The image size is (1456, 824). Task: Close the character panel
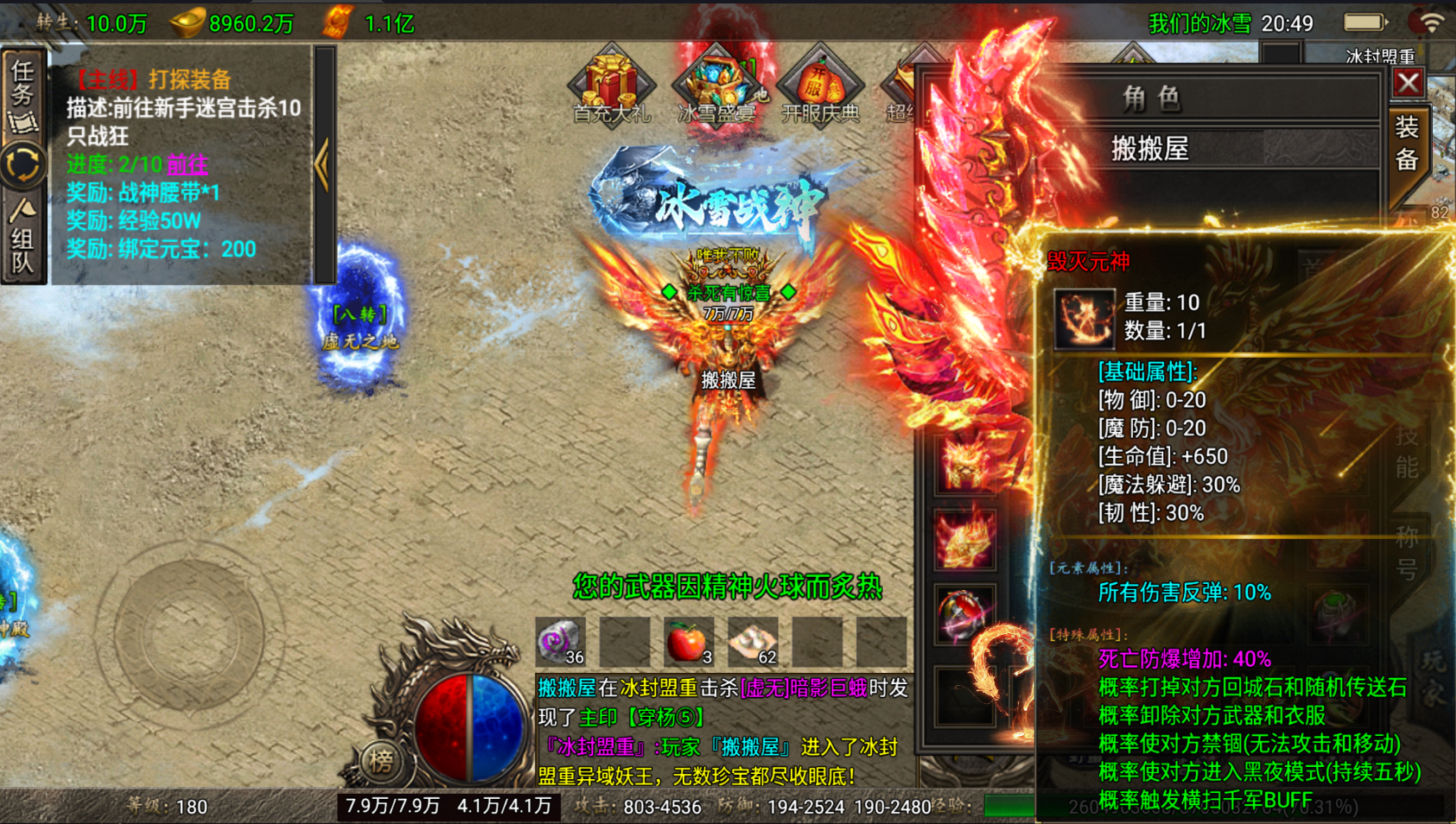[x=1408, y=83]
